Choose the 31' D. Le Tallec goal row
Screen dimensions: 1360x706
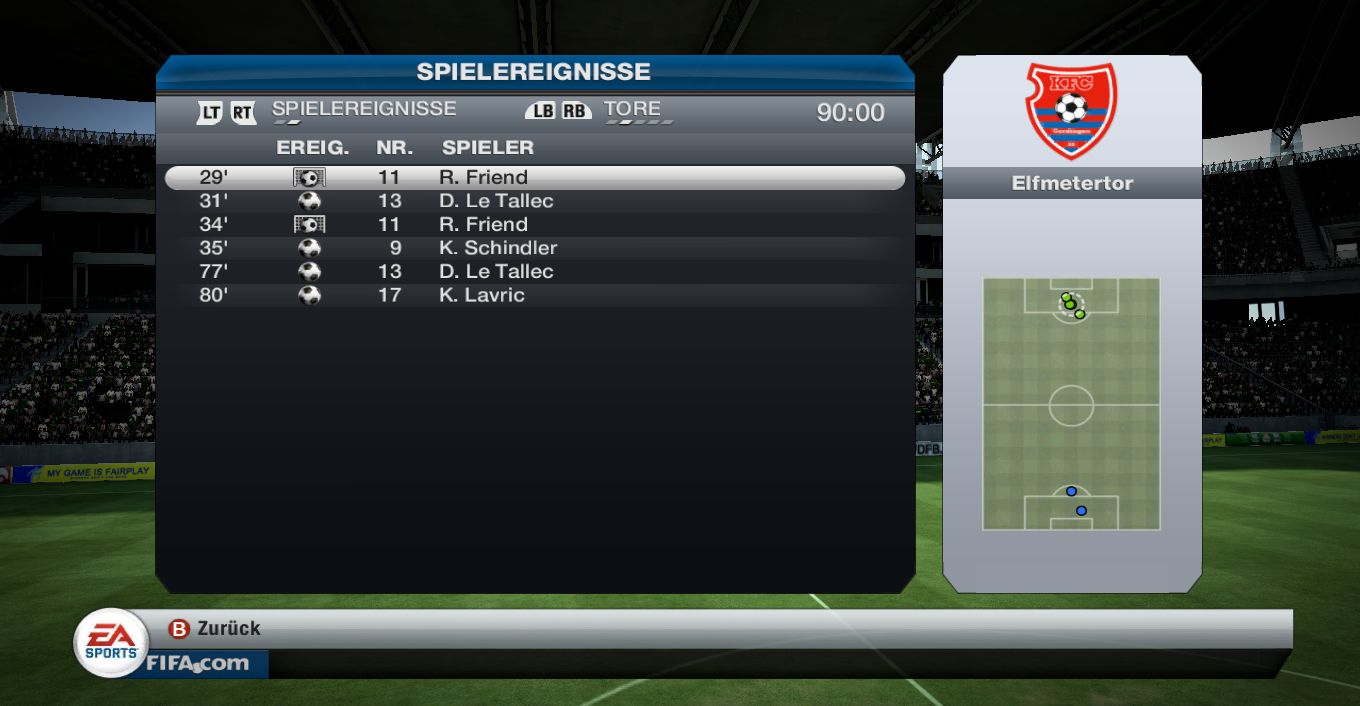point(534,201)
